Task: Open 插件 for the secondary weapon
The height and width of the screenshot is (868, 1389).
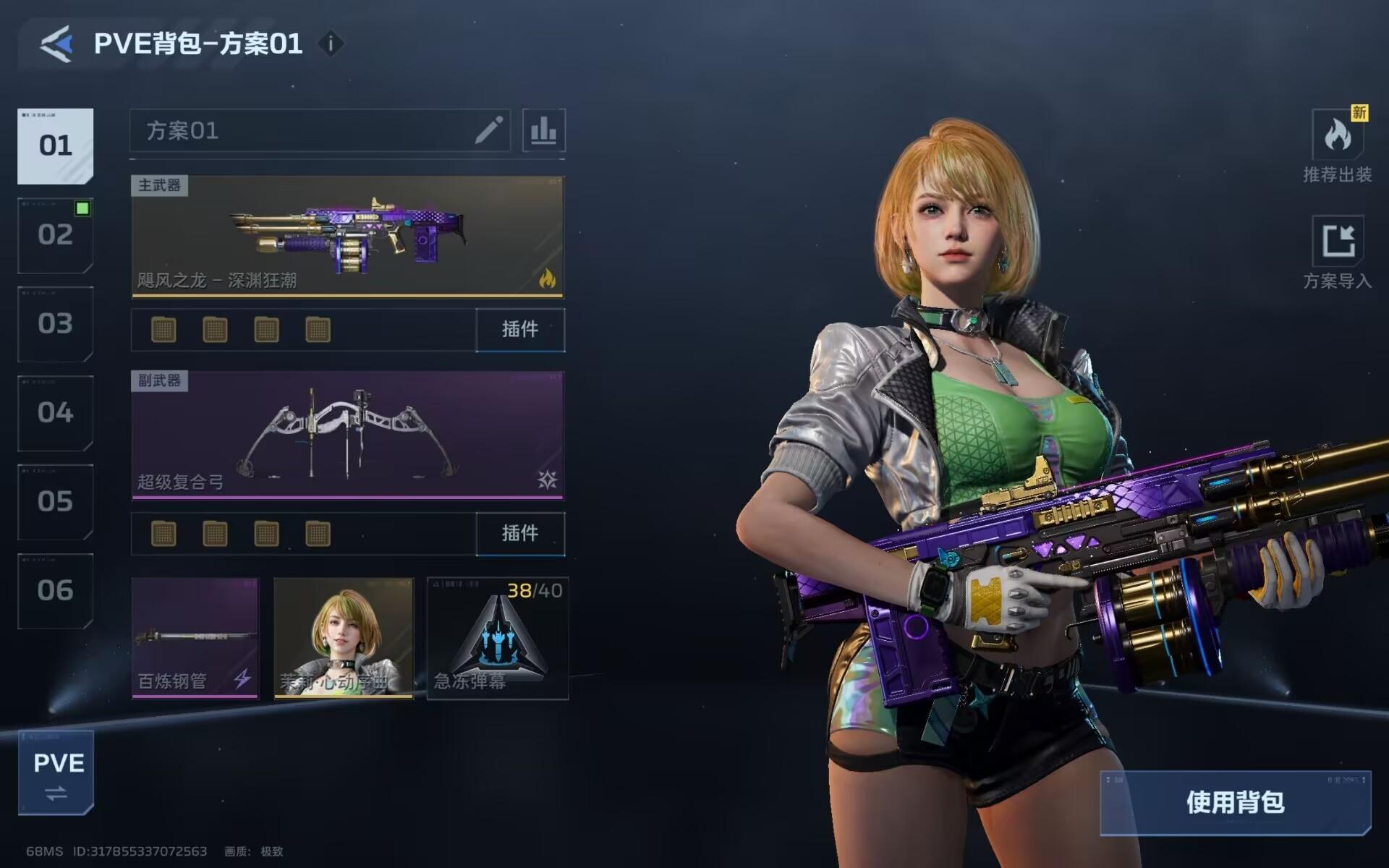Action: pyautogui.click(x=520, y=534)
